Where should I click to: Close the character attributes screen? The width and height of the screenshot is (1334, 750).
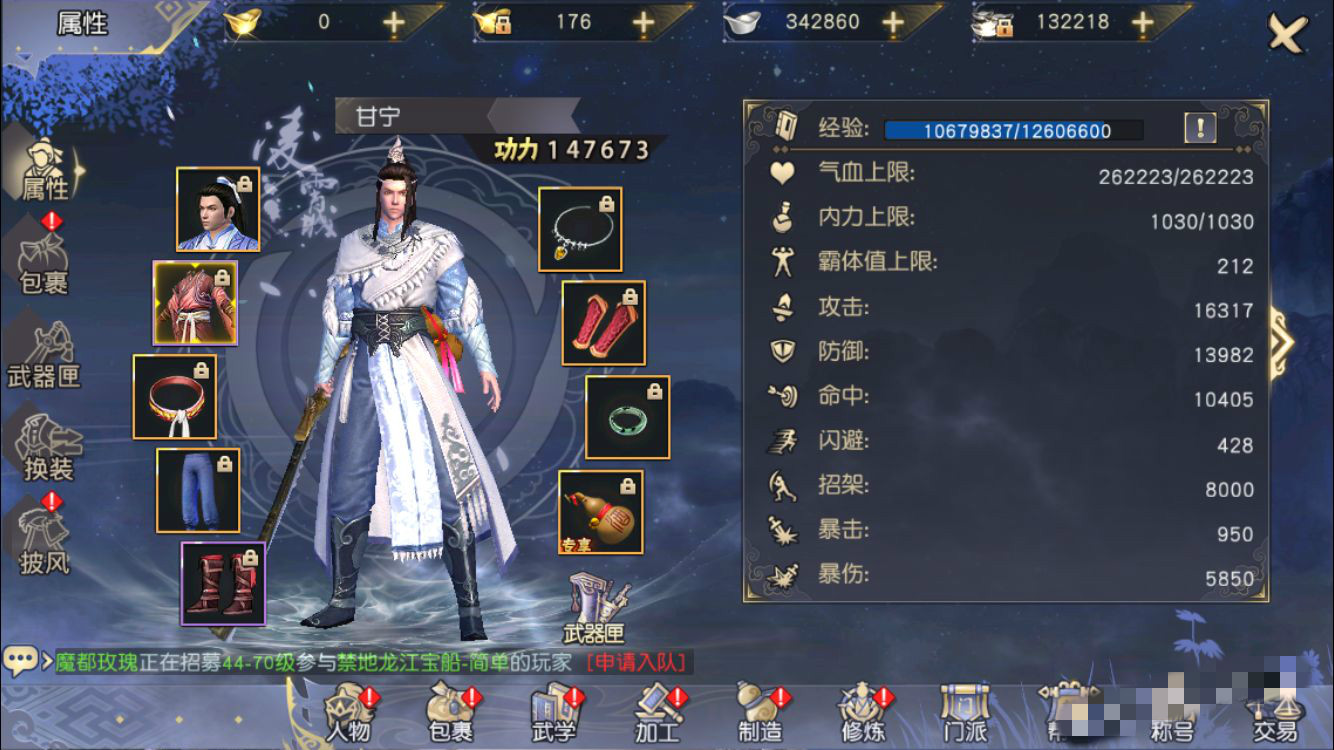click(1287, 34)
